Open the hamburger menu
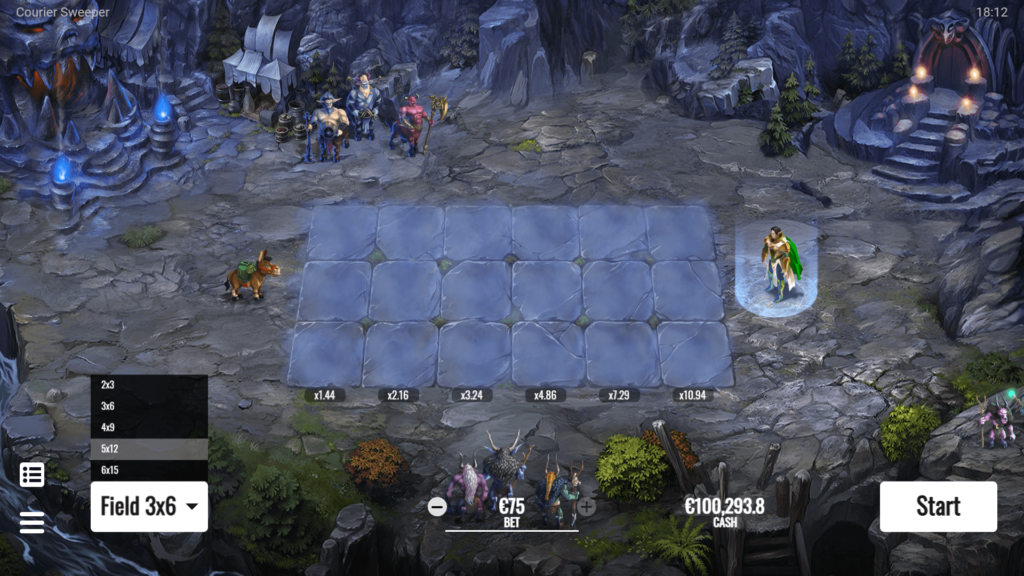 click(32, 522)
